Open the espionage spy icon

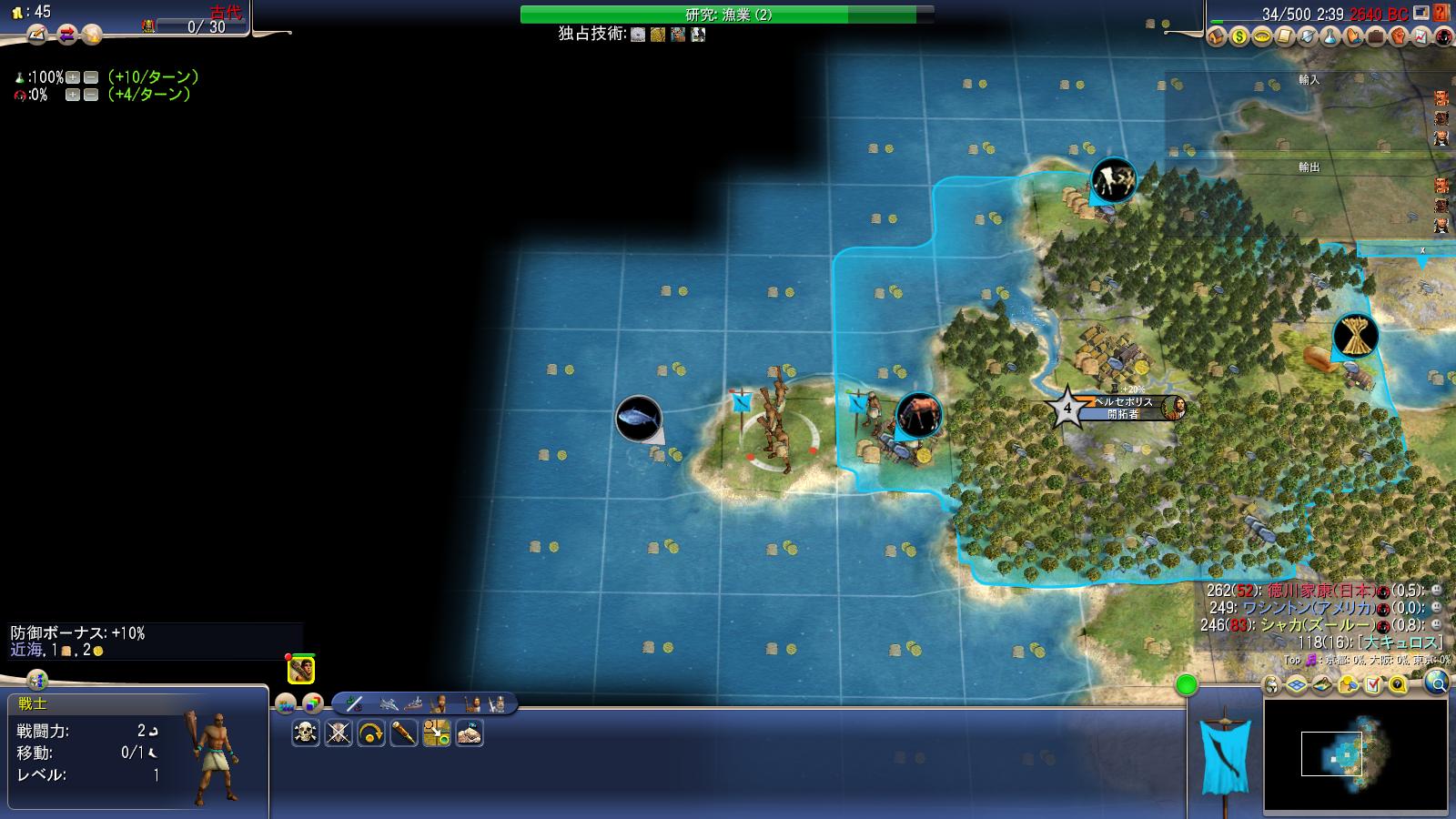click(x=1443, y=37)
